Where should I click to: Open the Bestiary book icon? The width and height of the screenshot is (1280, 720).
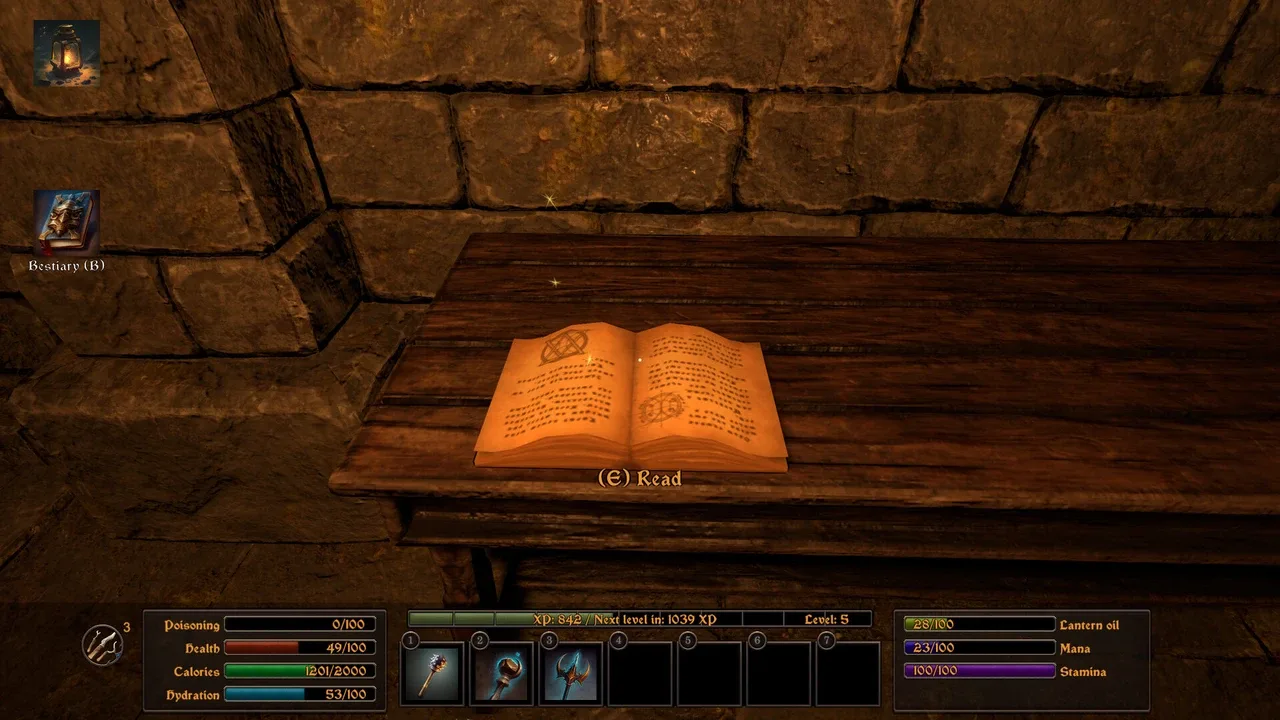66,222
